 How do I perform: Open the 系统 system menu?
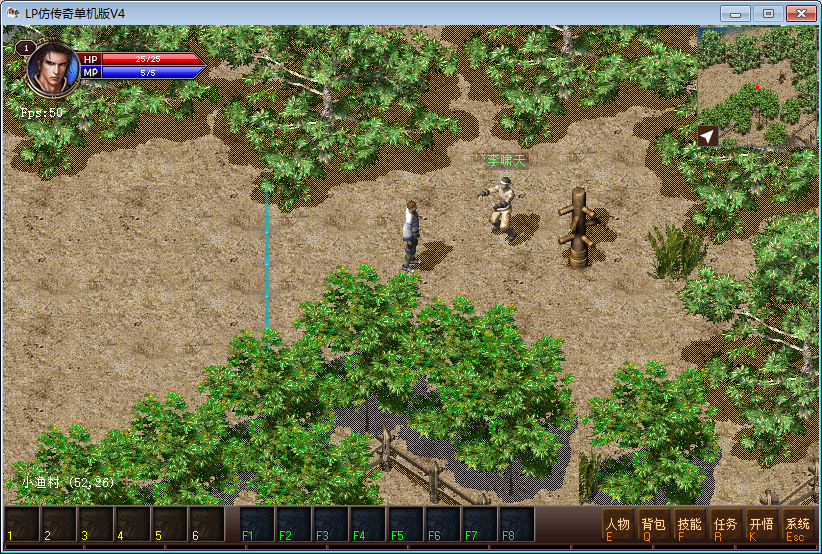tap(797, 526)
